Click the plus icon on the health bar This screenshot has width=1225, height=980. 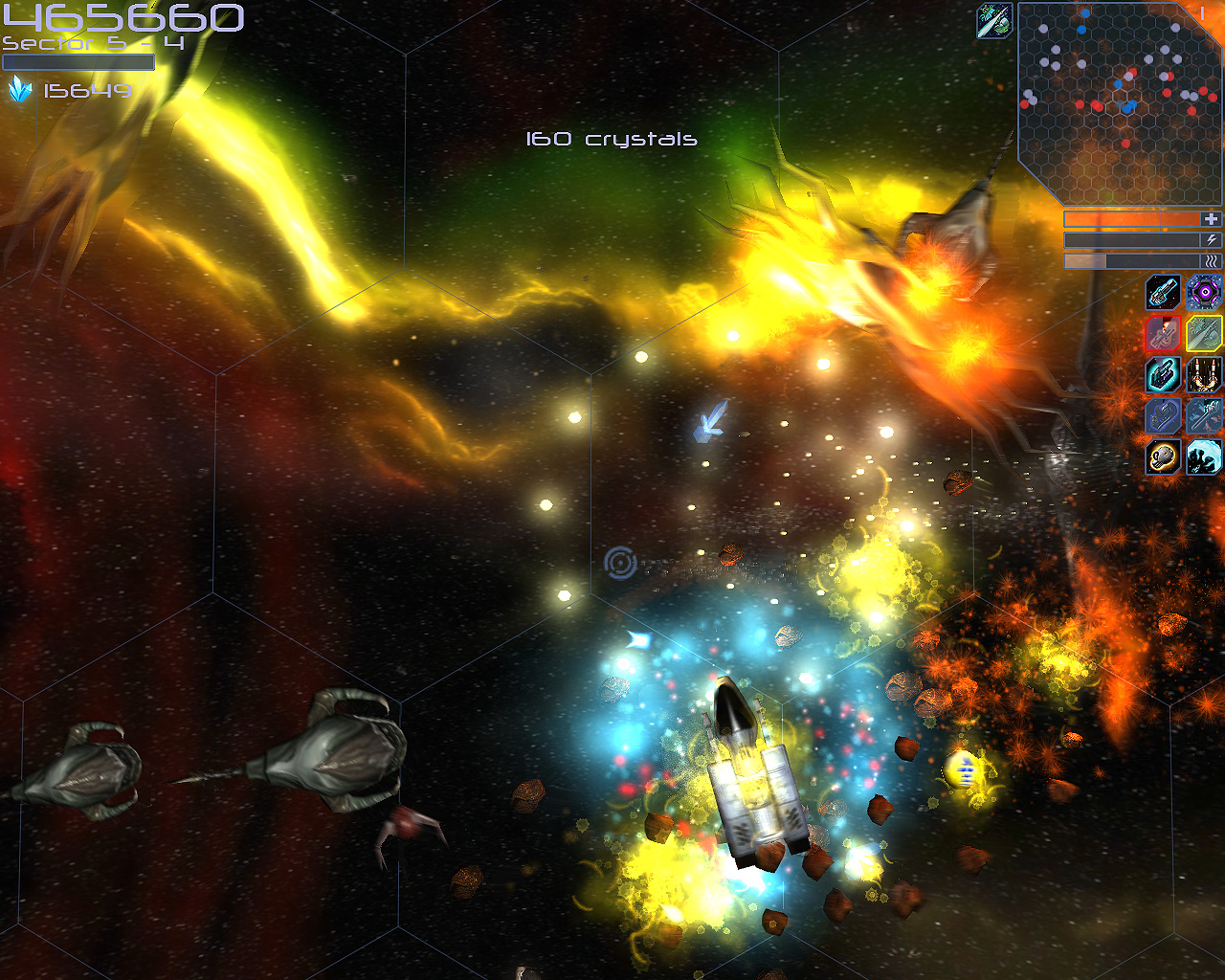pyautogui.click(x=1211, y=219)
